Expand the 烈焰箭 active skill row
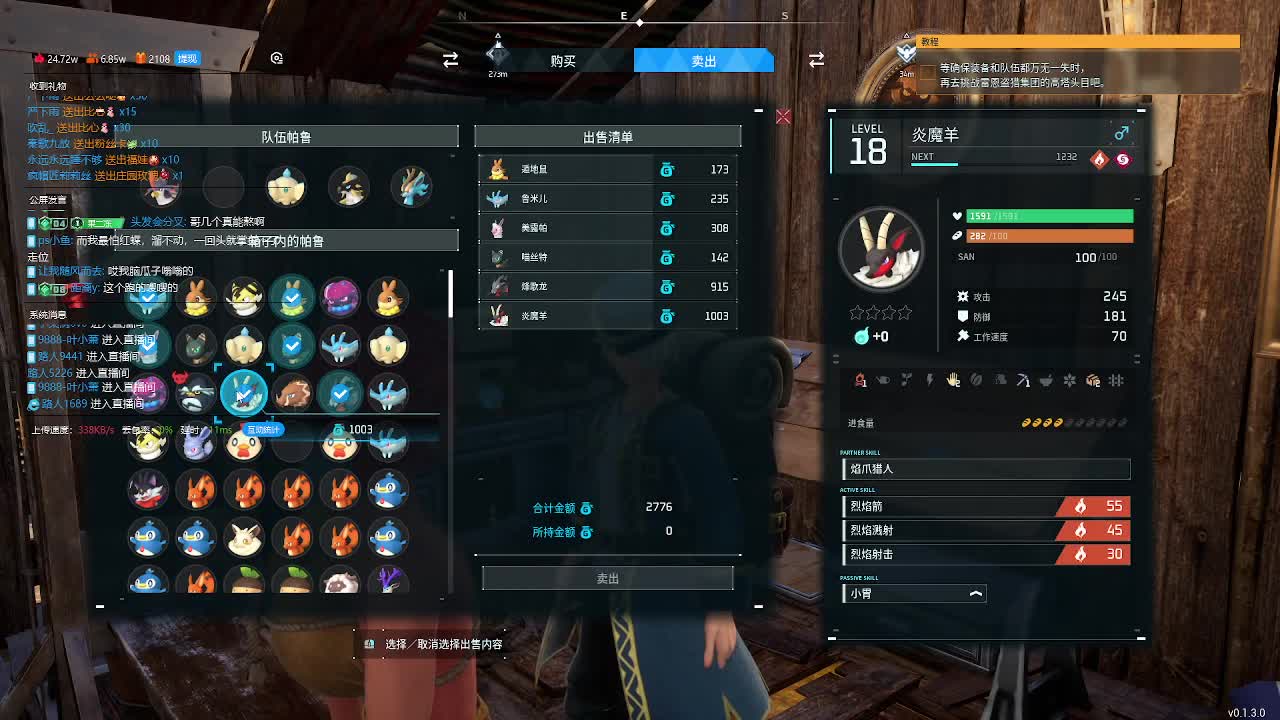Screen dimensions: 1280x720 985,507
